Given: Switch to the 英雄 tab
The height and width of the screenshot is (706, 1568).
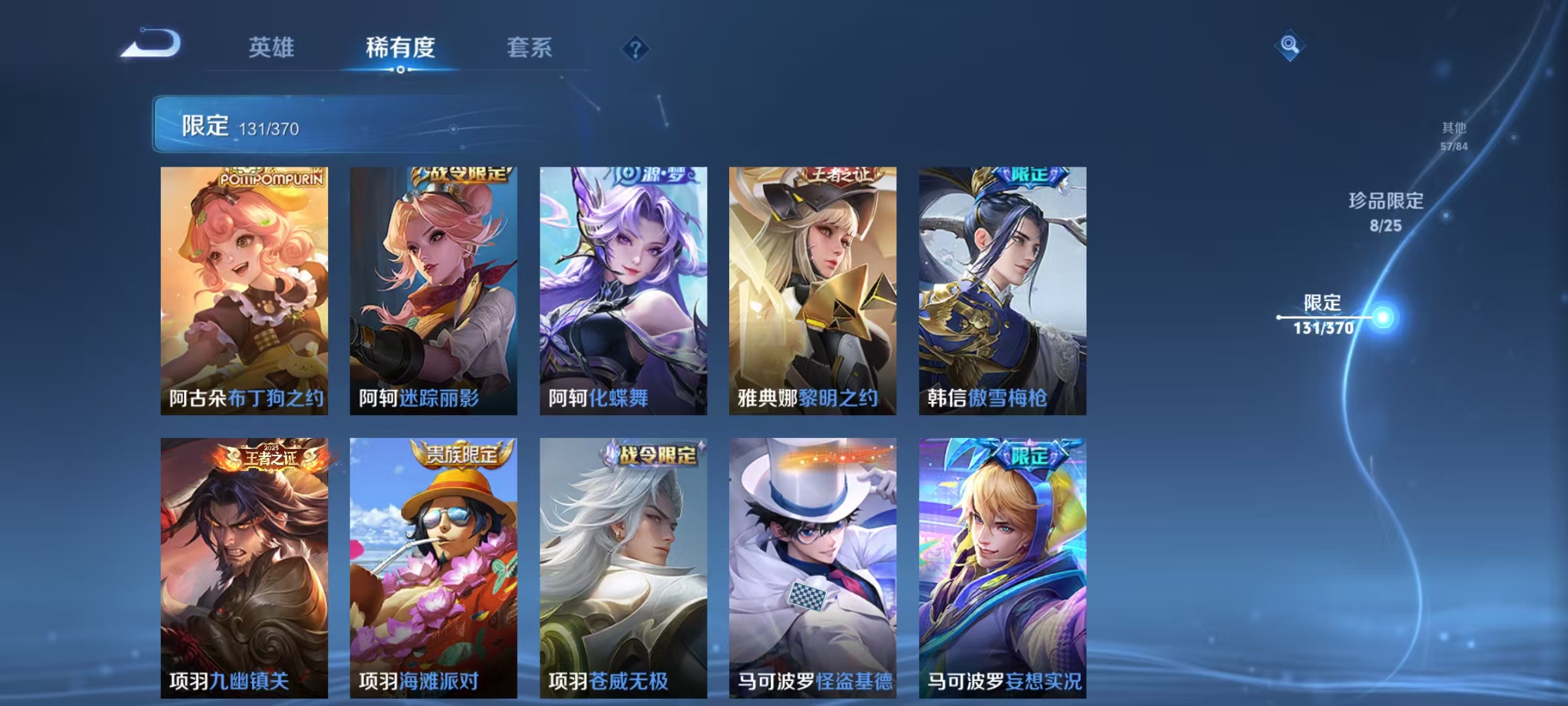Looking at the screenshot, I should pyautogui.click(x=272, y=47).
